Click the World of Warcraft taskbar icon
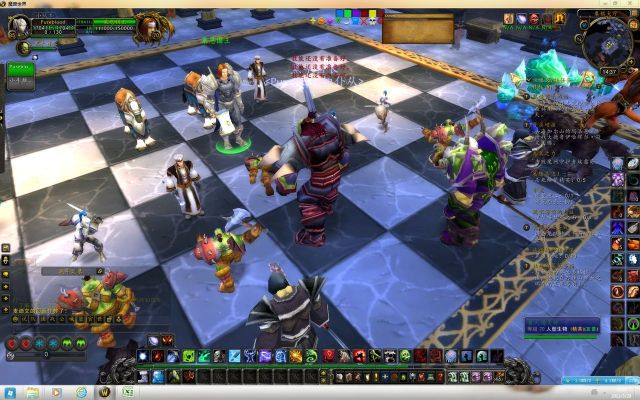 [103, 392]
